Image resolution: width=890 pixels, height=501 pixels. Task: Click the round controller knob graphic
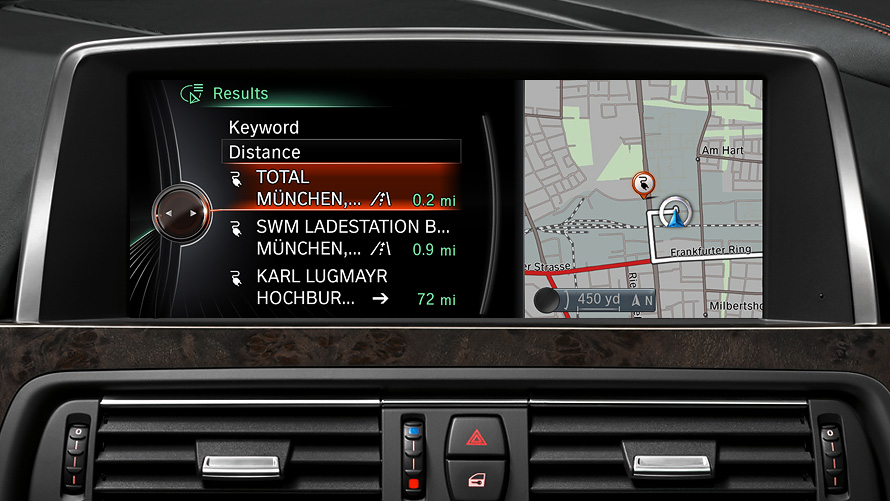pyautogui.click(x=181, y=212)
